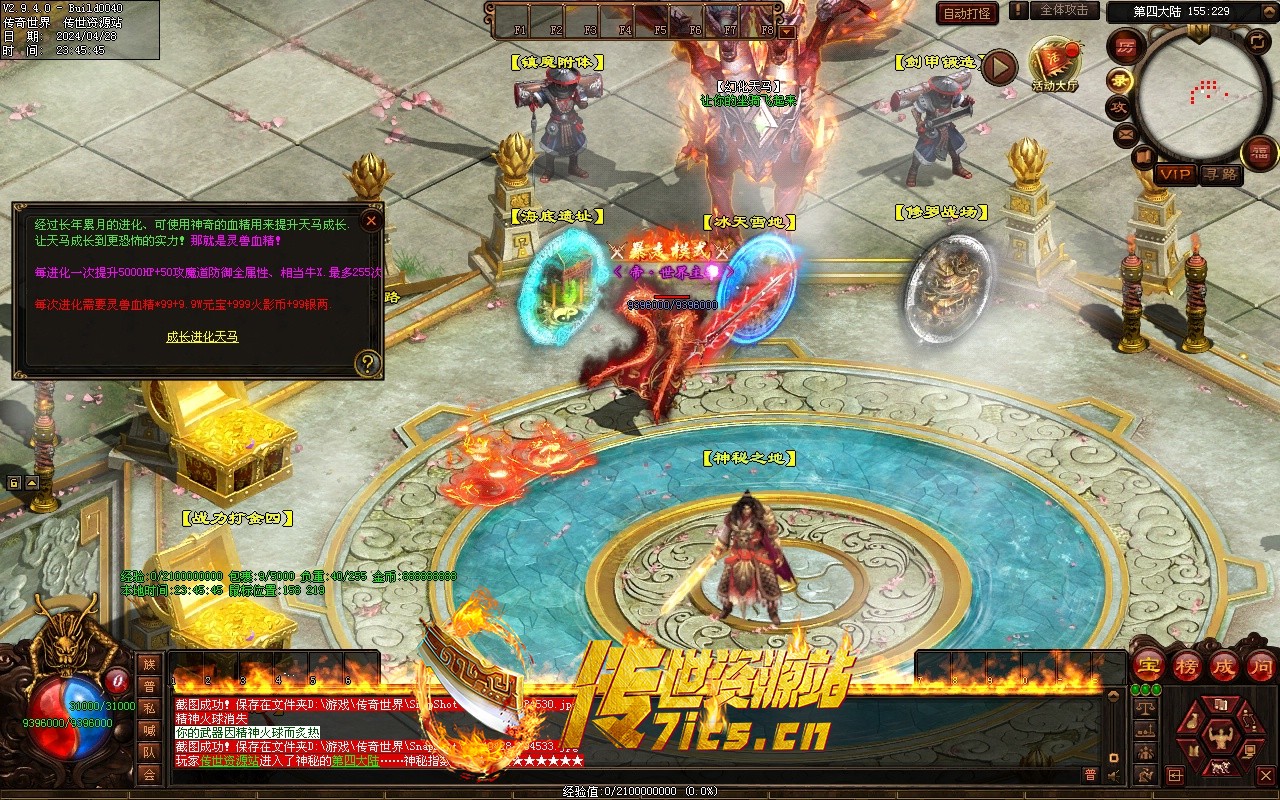Image resolution: width=1280 pixels, height=800 pixels.
Task: Activate 寻路 pathfinding button
Action: (x=1220, y=174)
